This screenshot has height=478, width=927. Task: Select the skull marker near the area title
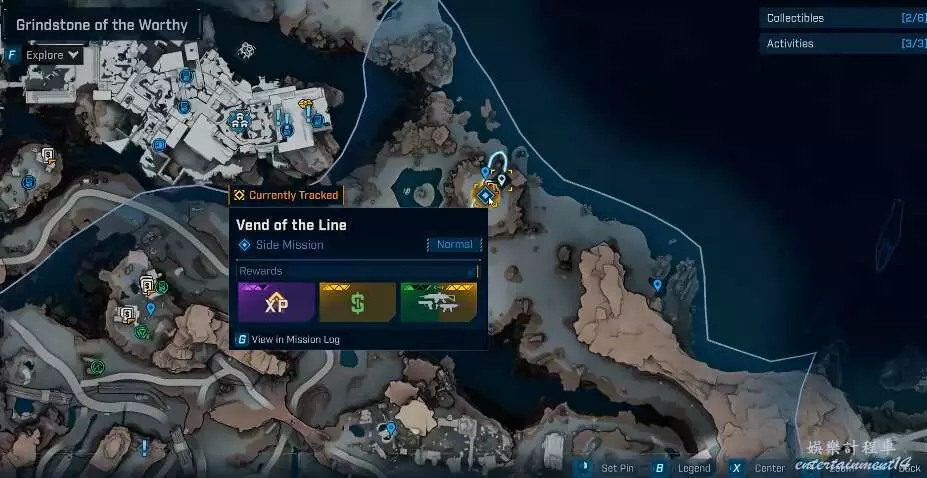pyautogui.click(x=246, y=49)
